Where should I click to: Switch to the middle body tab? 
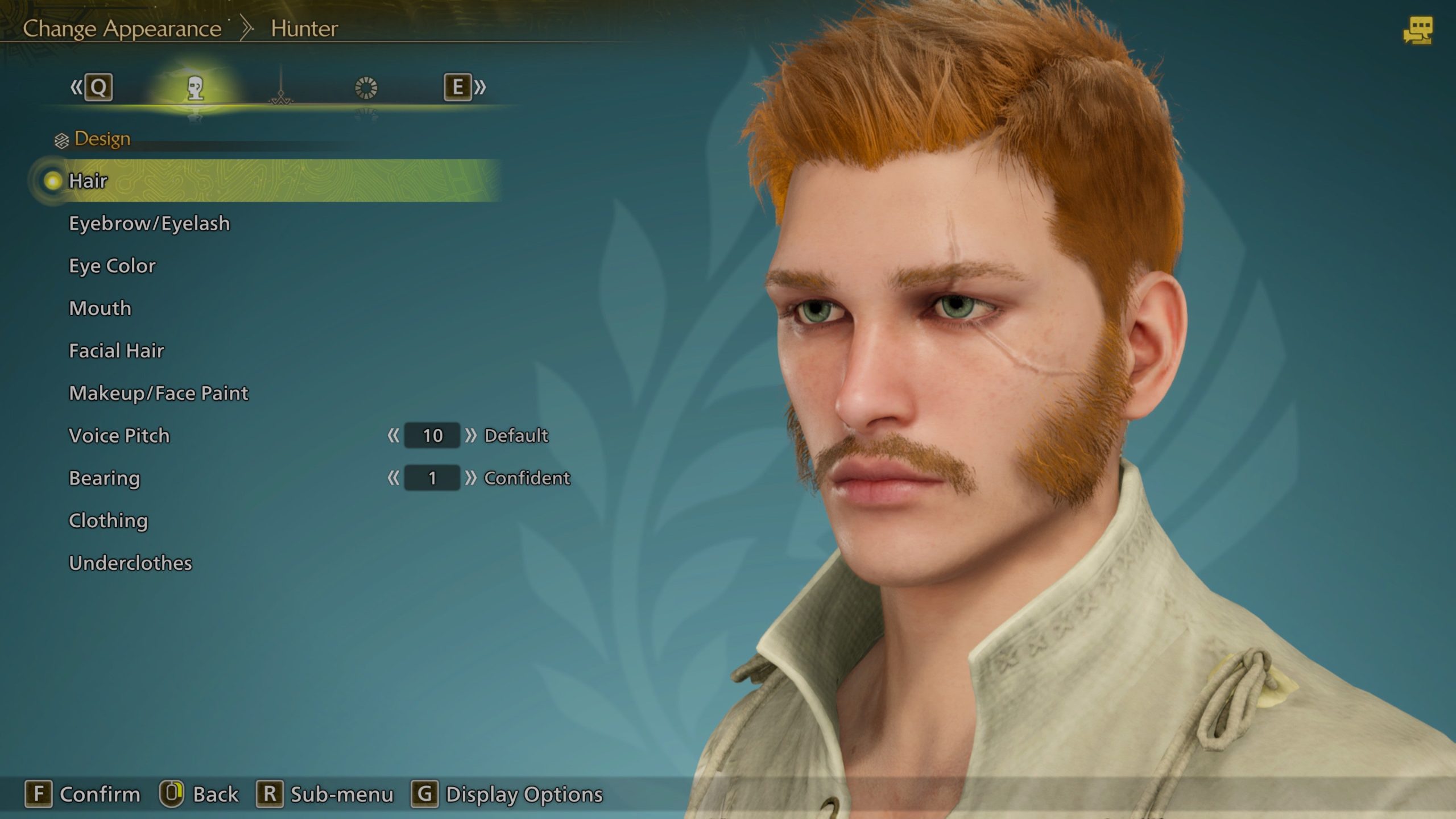[281, 88]
